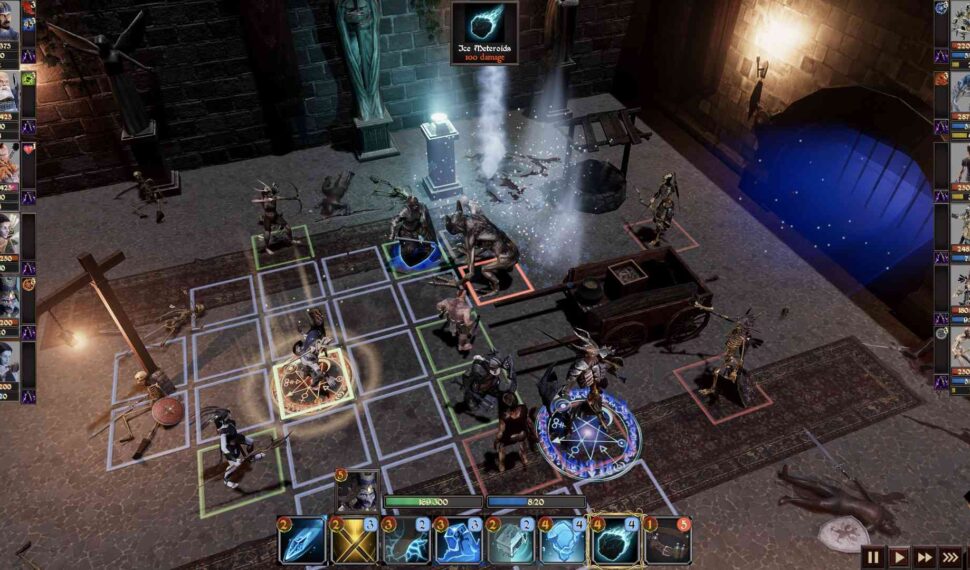The image size is (970, 570).
Task: Set battle speed to triple-arrow fastest
Action: [x=952, y=557]
